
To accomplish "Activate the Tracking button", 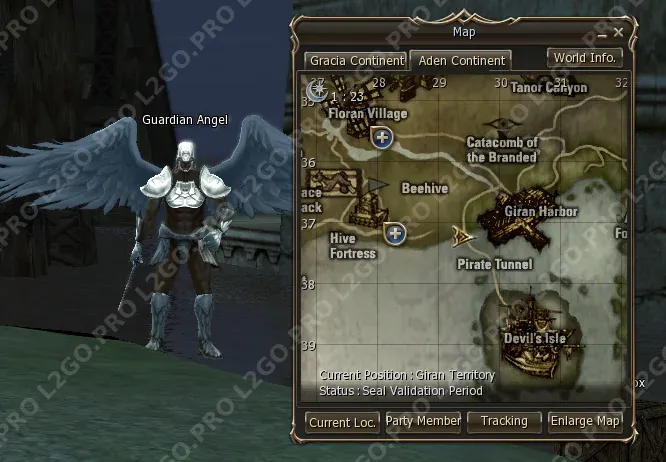I will [x=504, y=422].
